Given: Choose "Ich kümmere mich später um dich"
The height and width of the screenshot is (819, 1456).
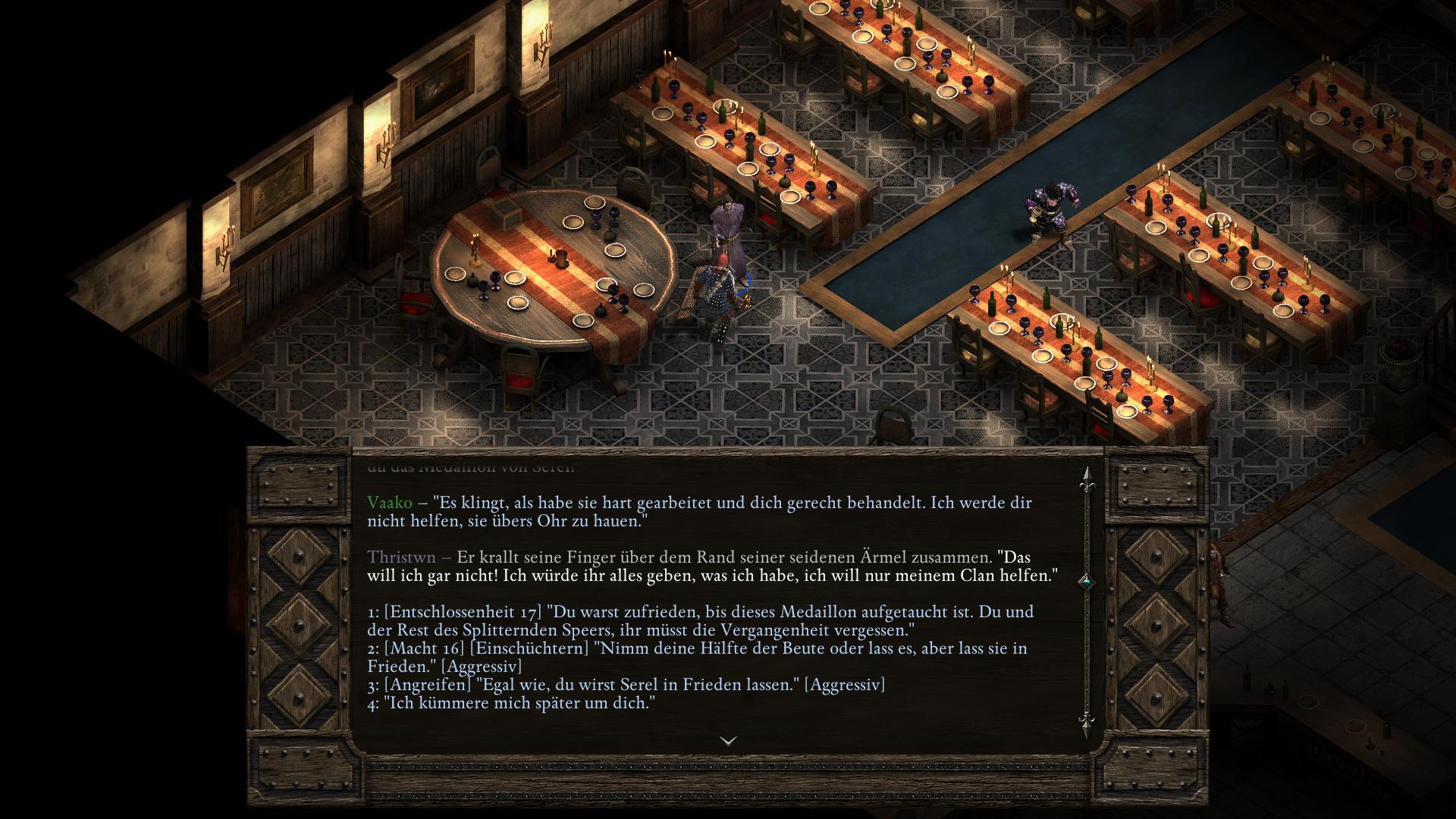Looking at the screenshot, I should point(511,703).
